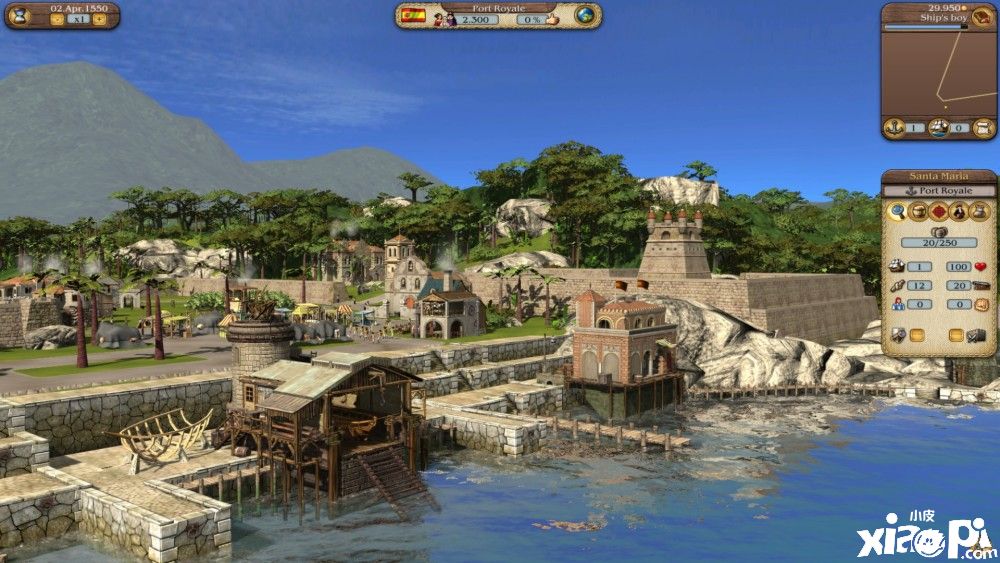This screenshot has width=1000, height=563.
Task: Show the captain portrait tab
Action: click(x=958, y=212)
